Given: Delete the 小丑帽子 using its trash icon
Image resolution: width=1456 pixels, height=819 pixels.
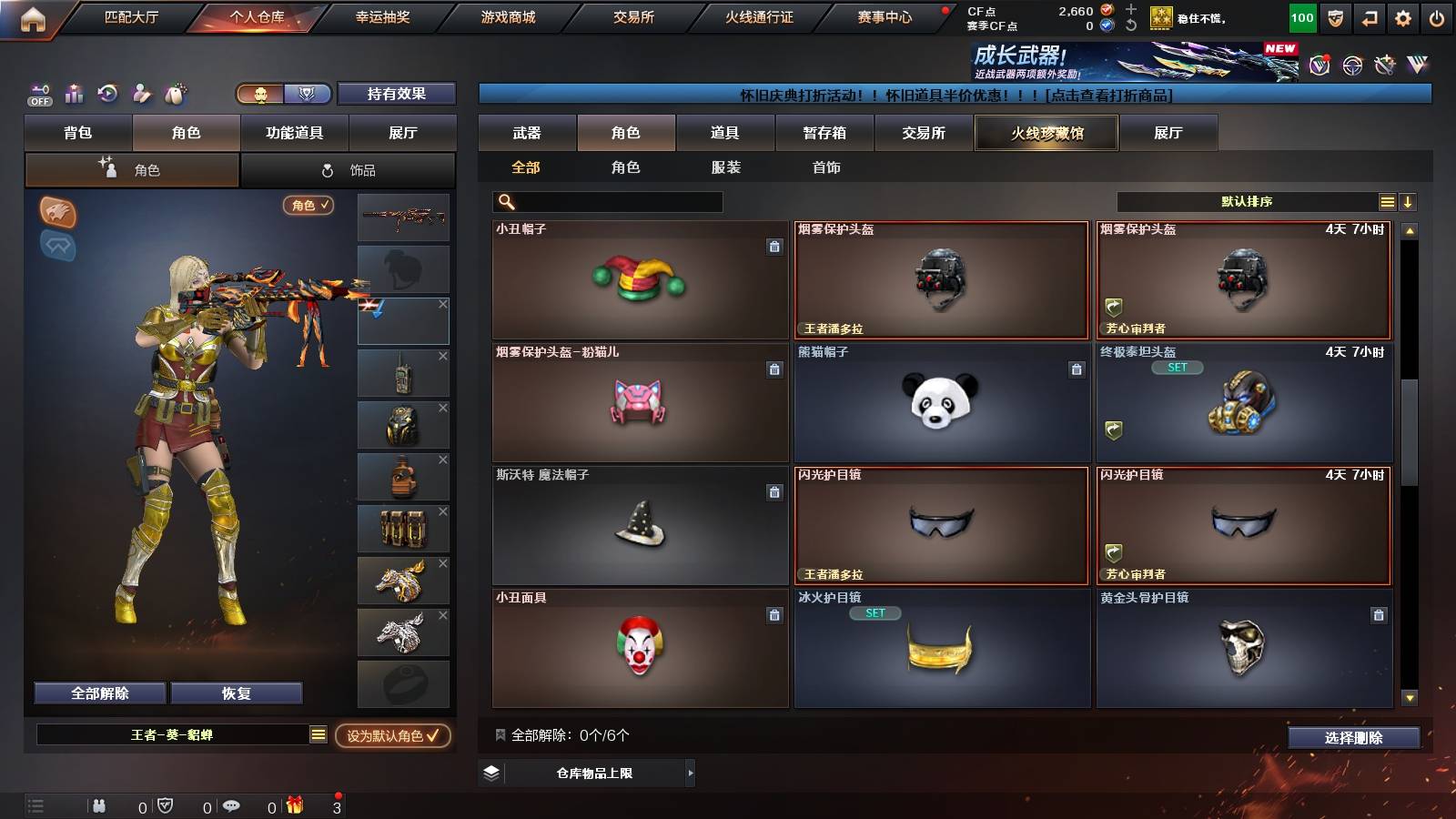Looking at the screenshot, I should coord(773,248).
